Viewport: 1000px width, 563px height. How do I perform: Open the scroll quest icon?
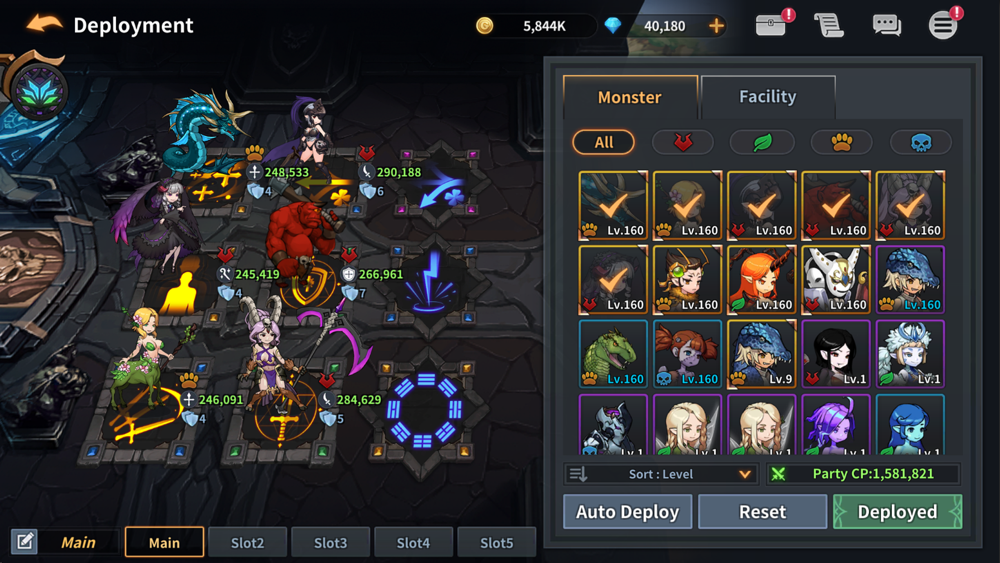tap(828, 25)
